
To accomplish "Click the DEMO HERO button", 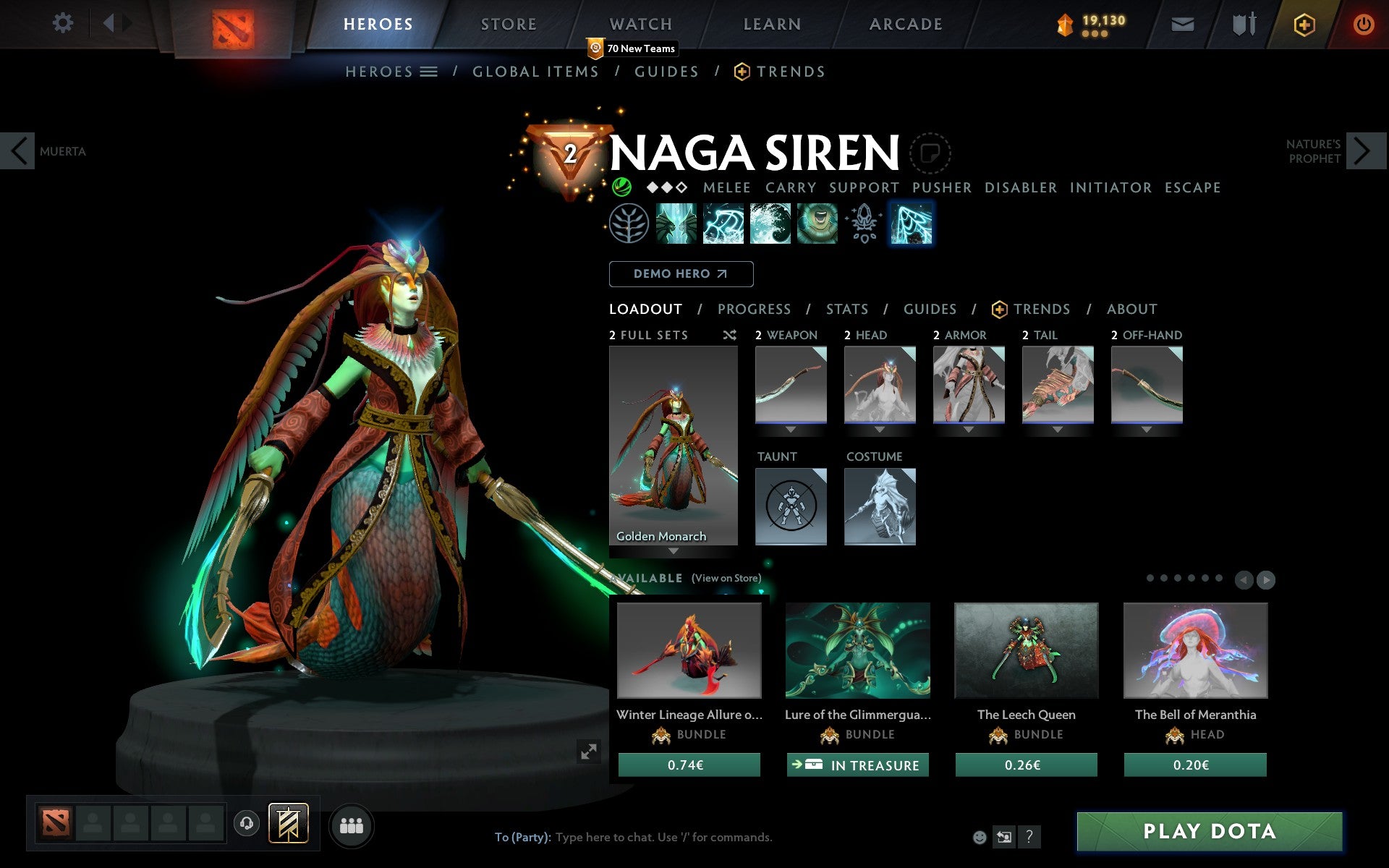I will (681, 274).
